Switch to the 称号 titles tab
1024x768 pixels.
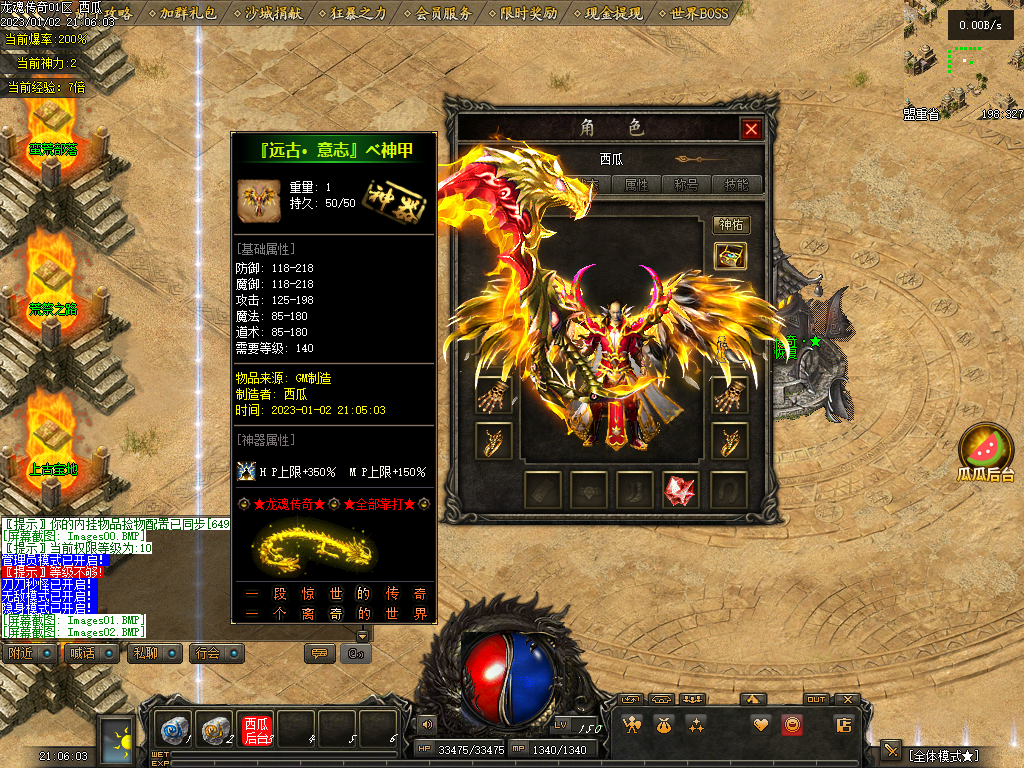point(687,185)
